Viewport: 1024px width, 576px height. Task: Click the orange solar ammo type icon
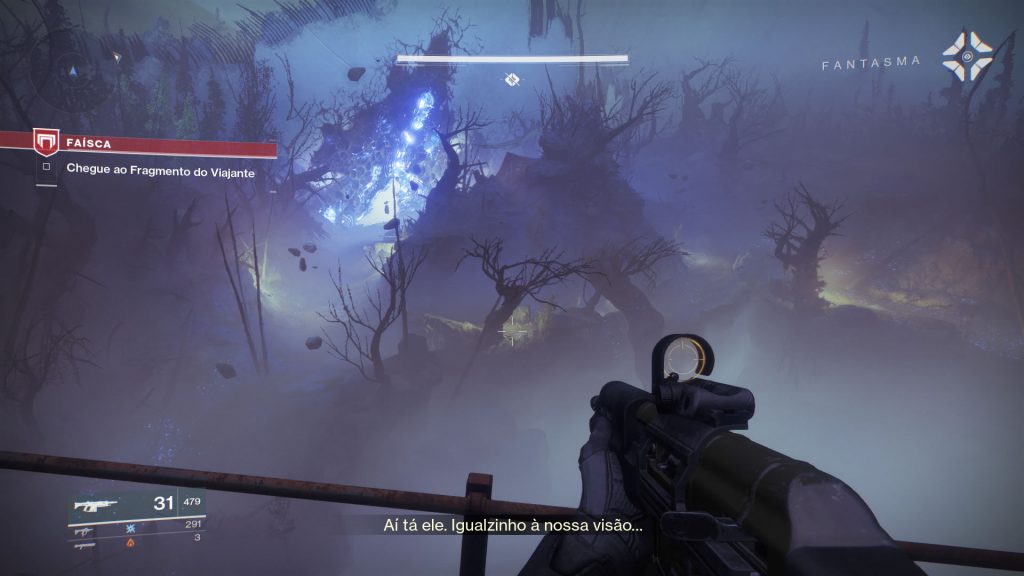(x=130, y=541)
